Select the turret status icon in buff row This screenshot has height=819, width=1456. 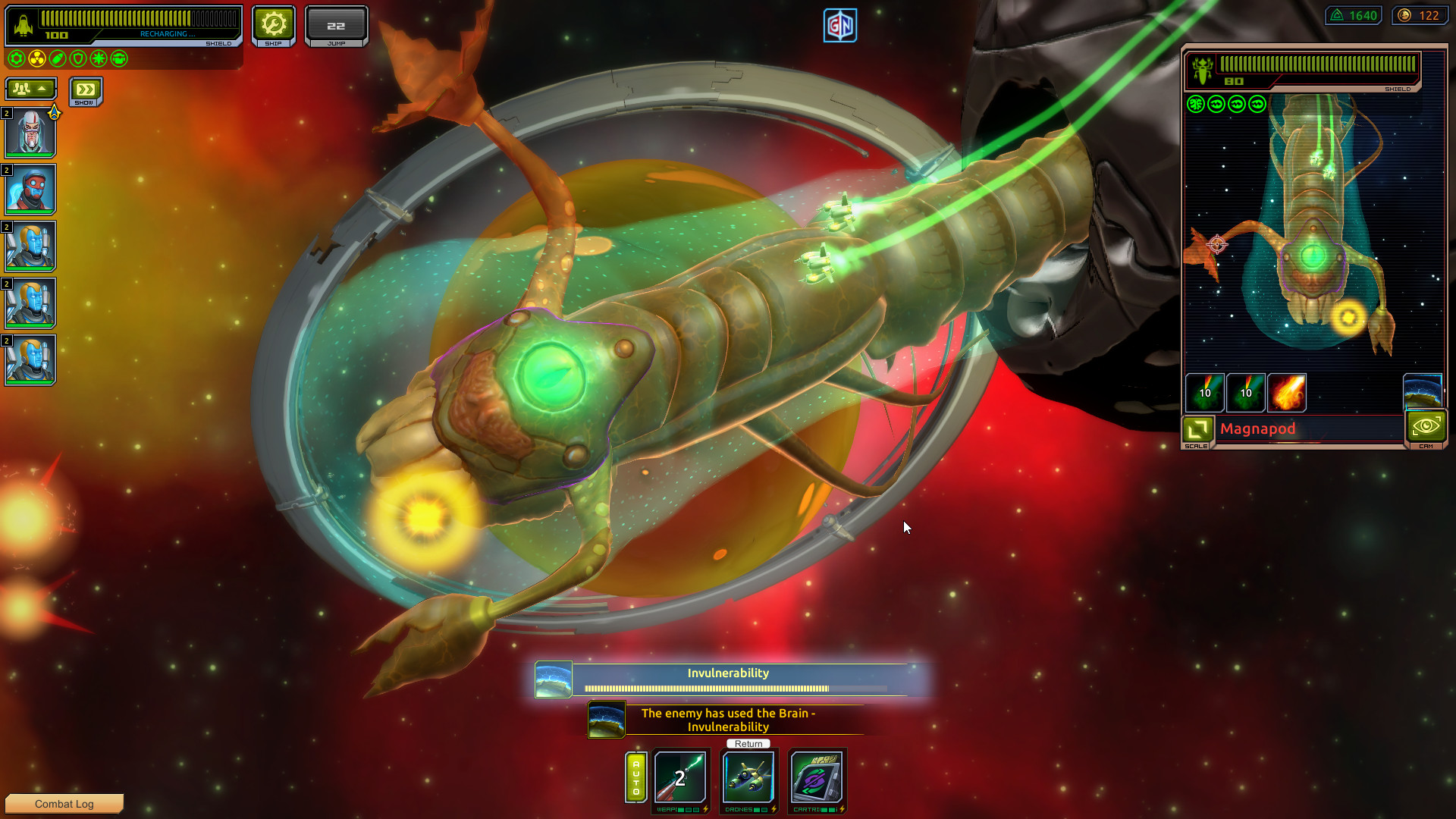click(x=119, y=58)
